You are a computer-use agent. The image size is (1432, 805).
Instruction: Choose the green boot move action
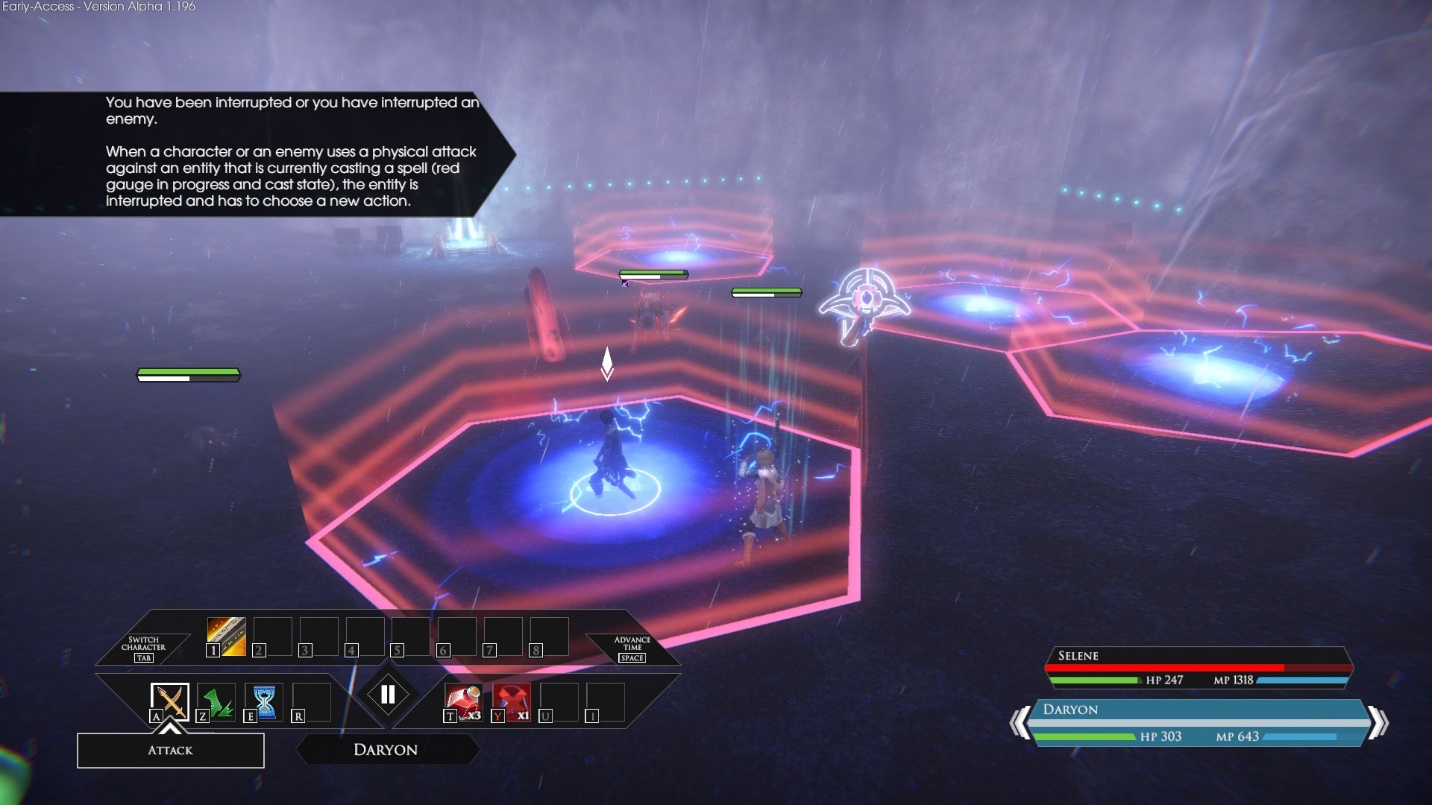pyautogui.click(x=217, y=701)
